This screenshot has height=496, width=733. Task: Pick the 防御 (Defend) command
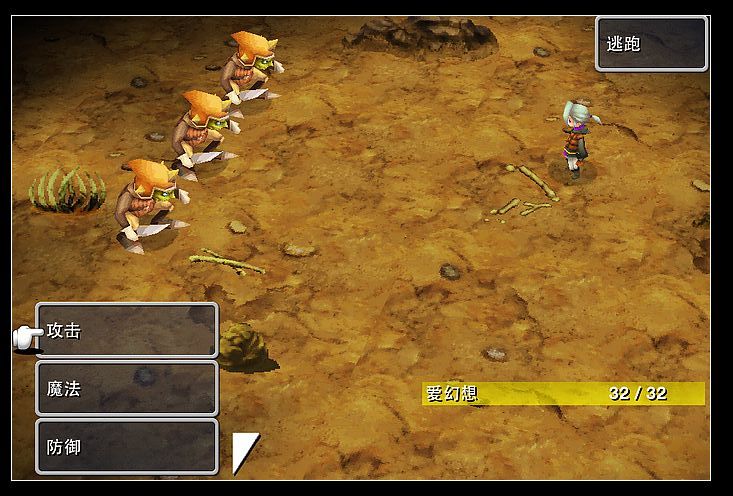point(127,446)
